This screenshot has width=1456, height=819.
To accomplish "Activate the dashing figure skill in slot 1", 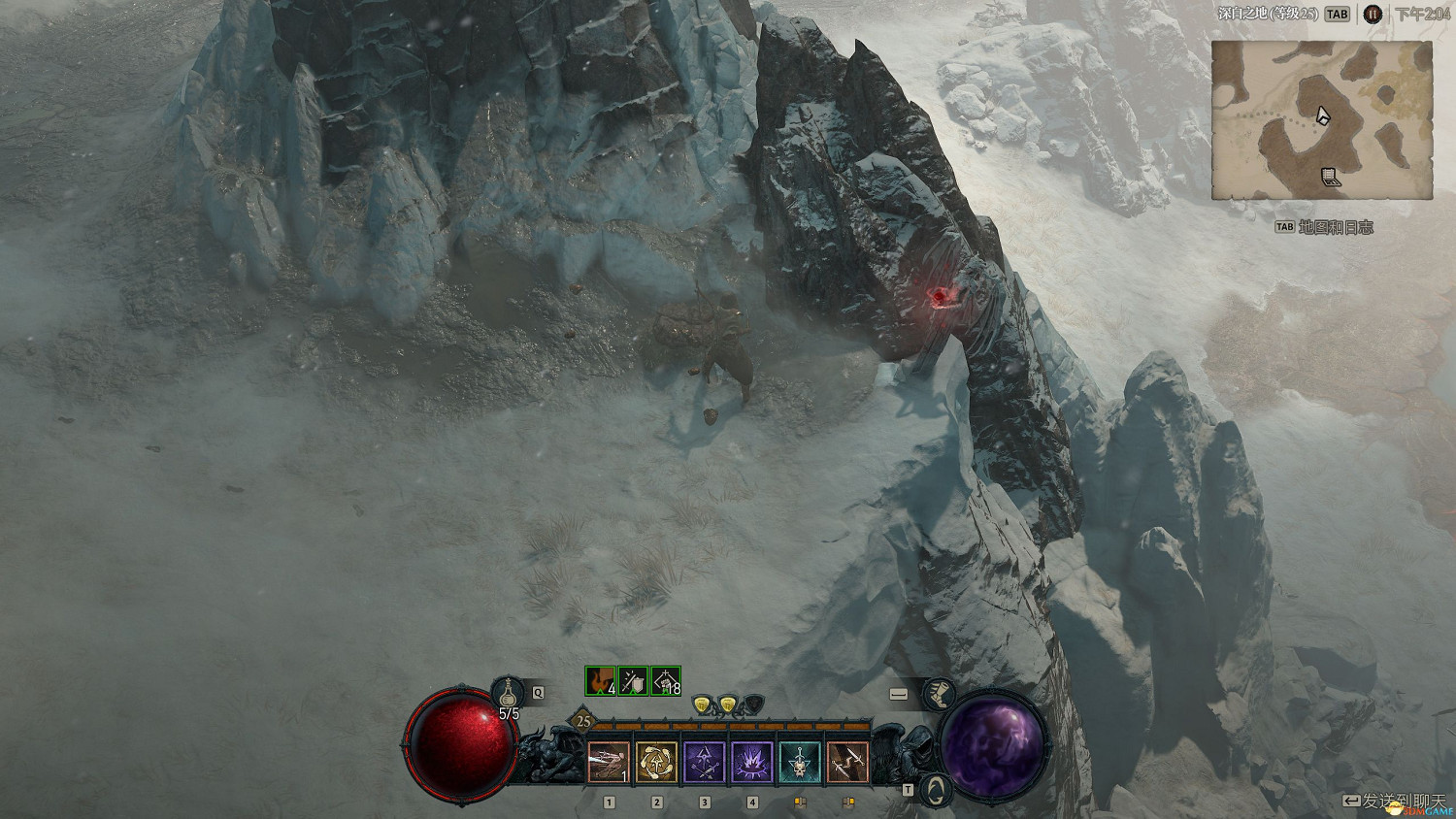I will click(609, 762).
